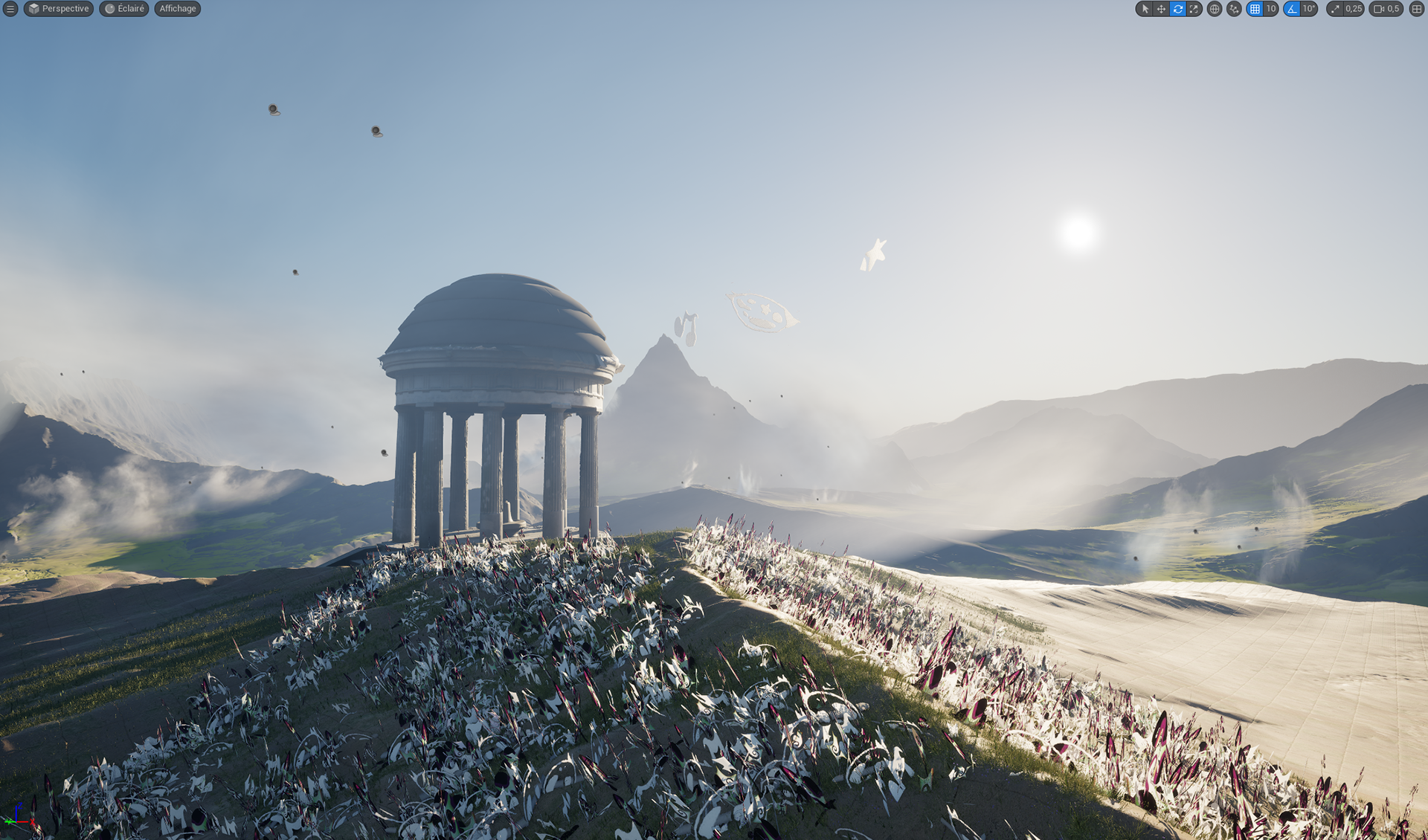Open the Perspective view mode dropdown
The image size is (1428, 840).
click(x=59, y=9)
